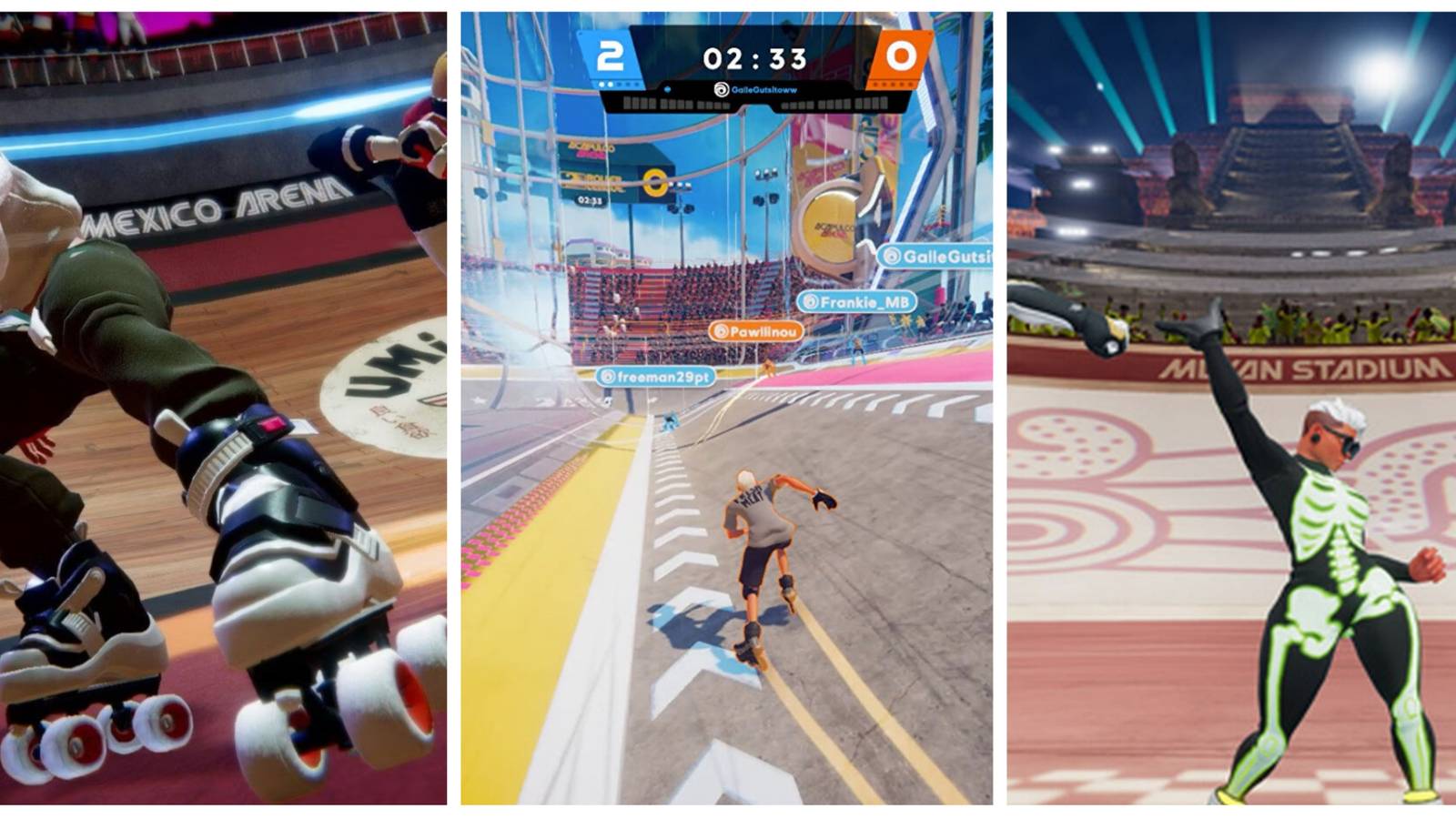Select the Ubisoft icon on Frankie_MB's nametag
The height and width of the screenshot is (819, 1456).
[x=809, y=301]
